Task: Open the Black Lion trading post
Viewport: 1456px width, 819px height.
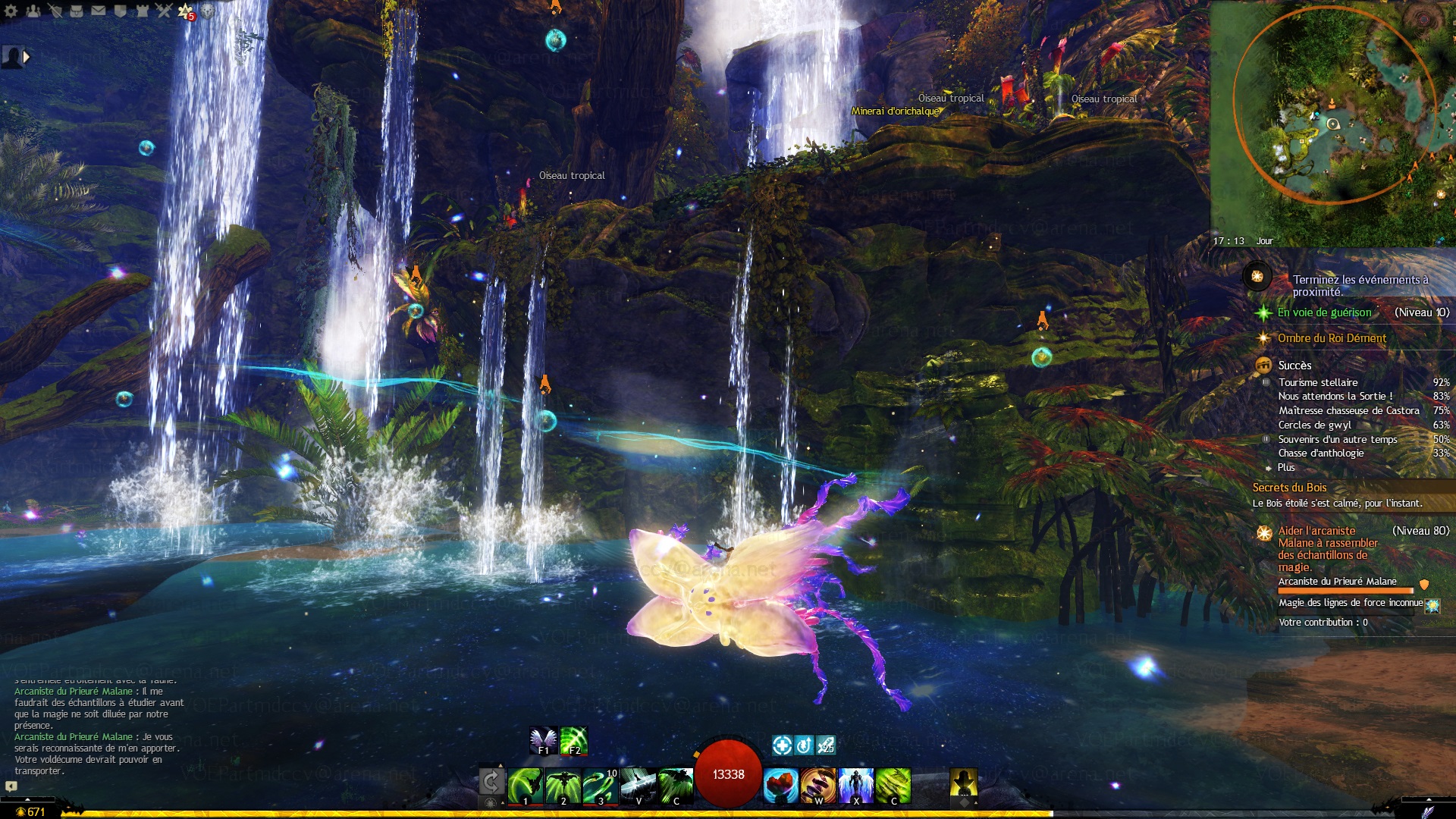Action: coord(207,11)
